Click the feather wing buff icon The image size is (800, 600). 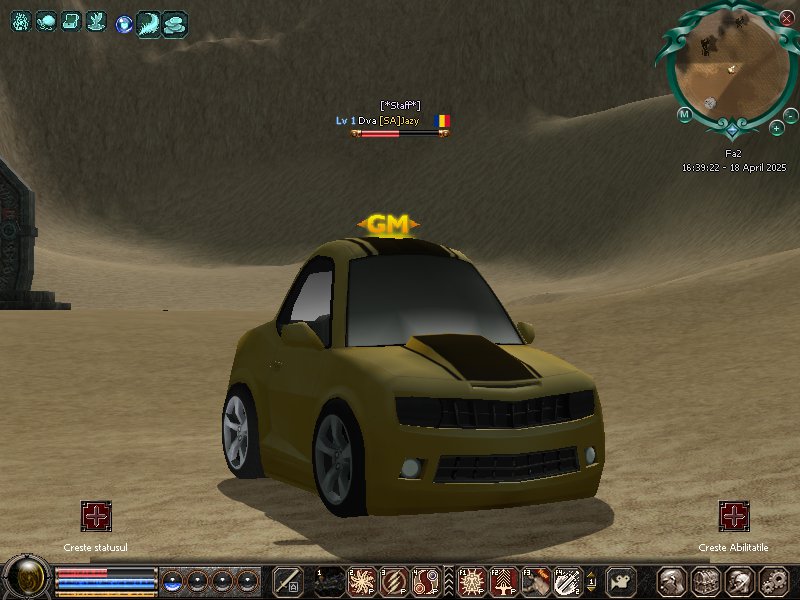click(148, 22)
